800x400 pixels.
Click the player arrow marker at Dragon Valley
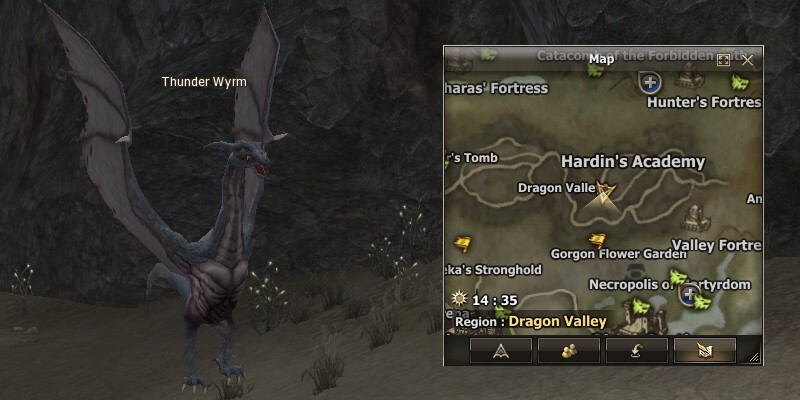click(603, 192)
